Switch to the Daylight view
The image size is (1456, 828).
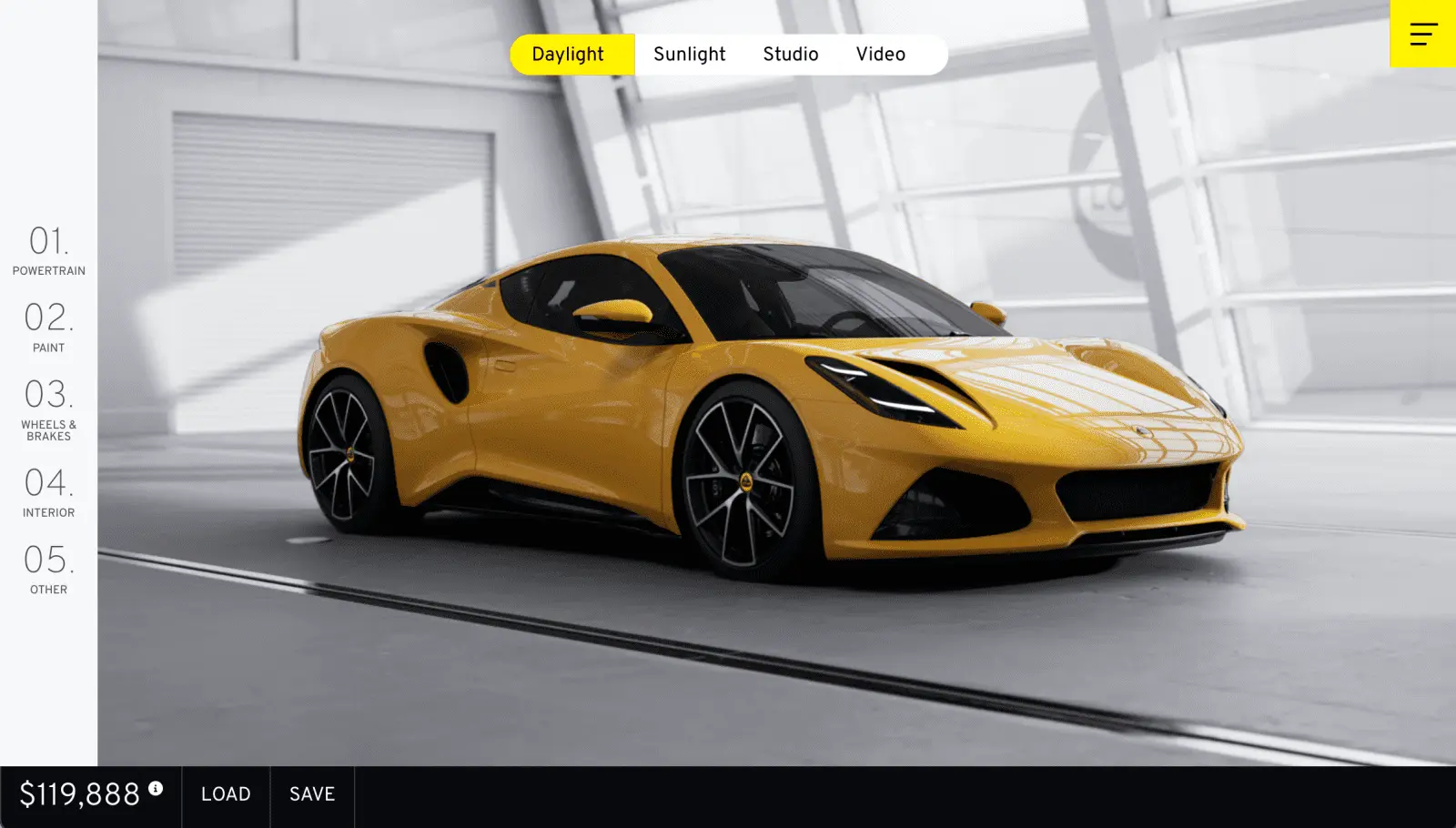coord(568,55)
